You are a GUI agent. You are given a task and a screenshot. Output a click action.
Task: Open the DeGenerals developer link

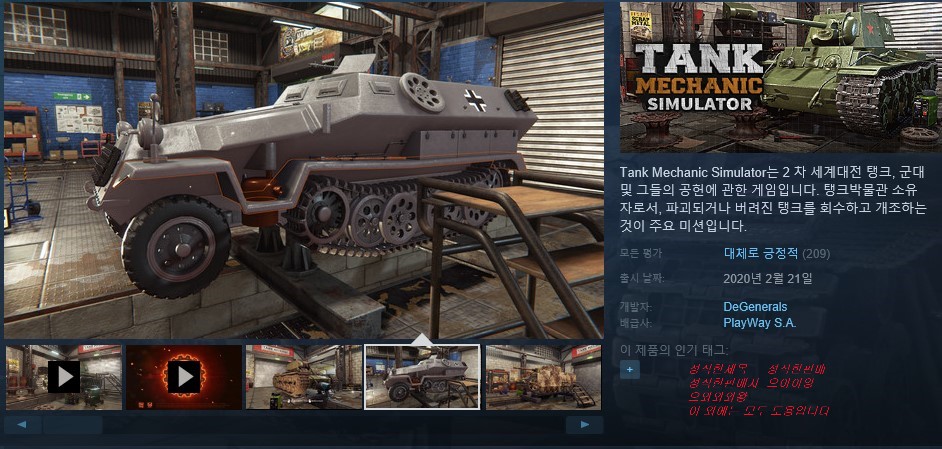click(x=755, y=307)
